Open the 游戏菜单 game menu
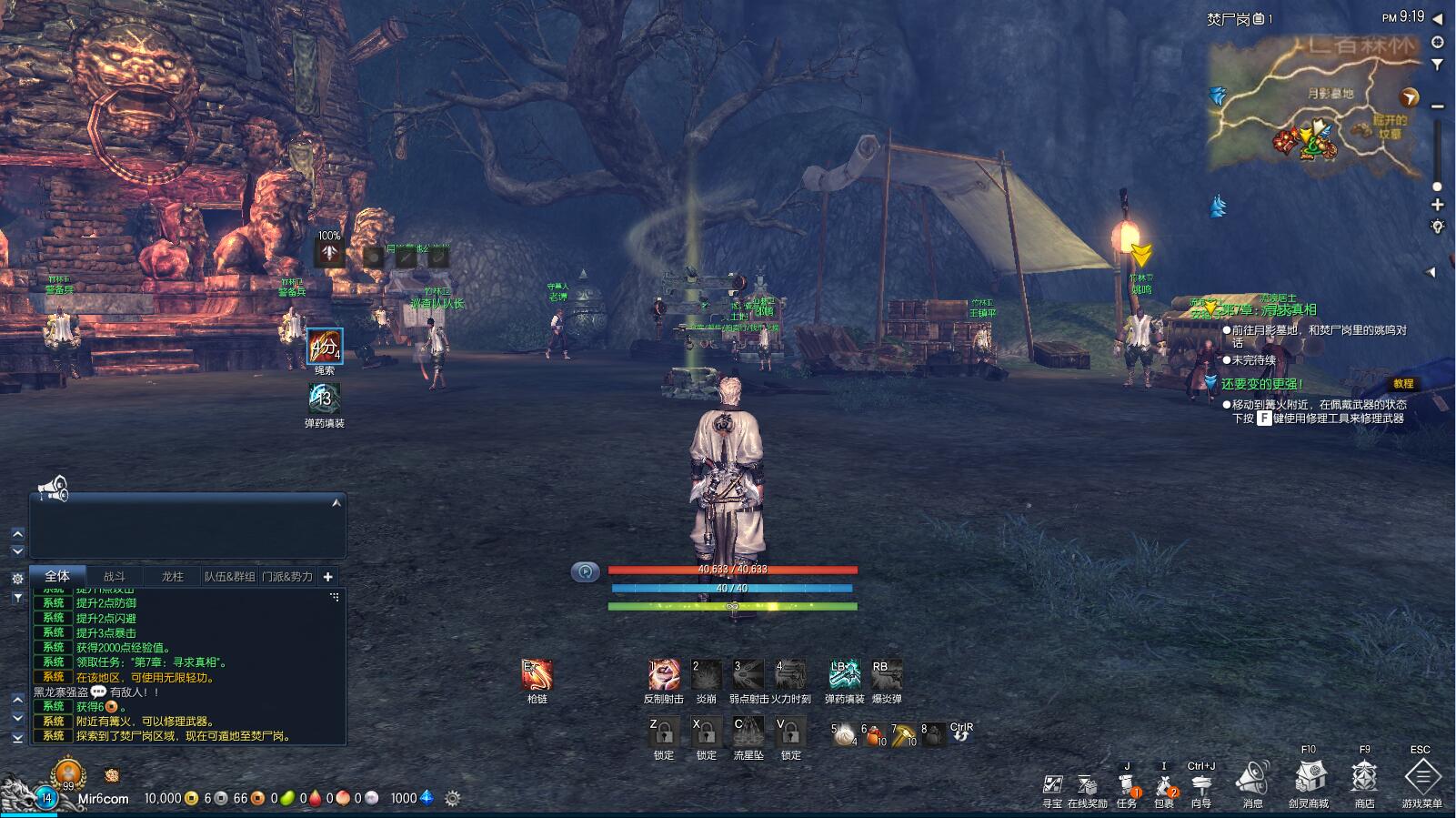Screen dimensions: 1456x818 1421,779
